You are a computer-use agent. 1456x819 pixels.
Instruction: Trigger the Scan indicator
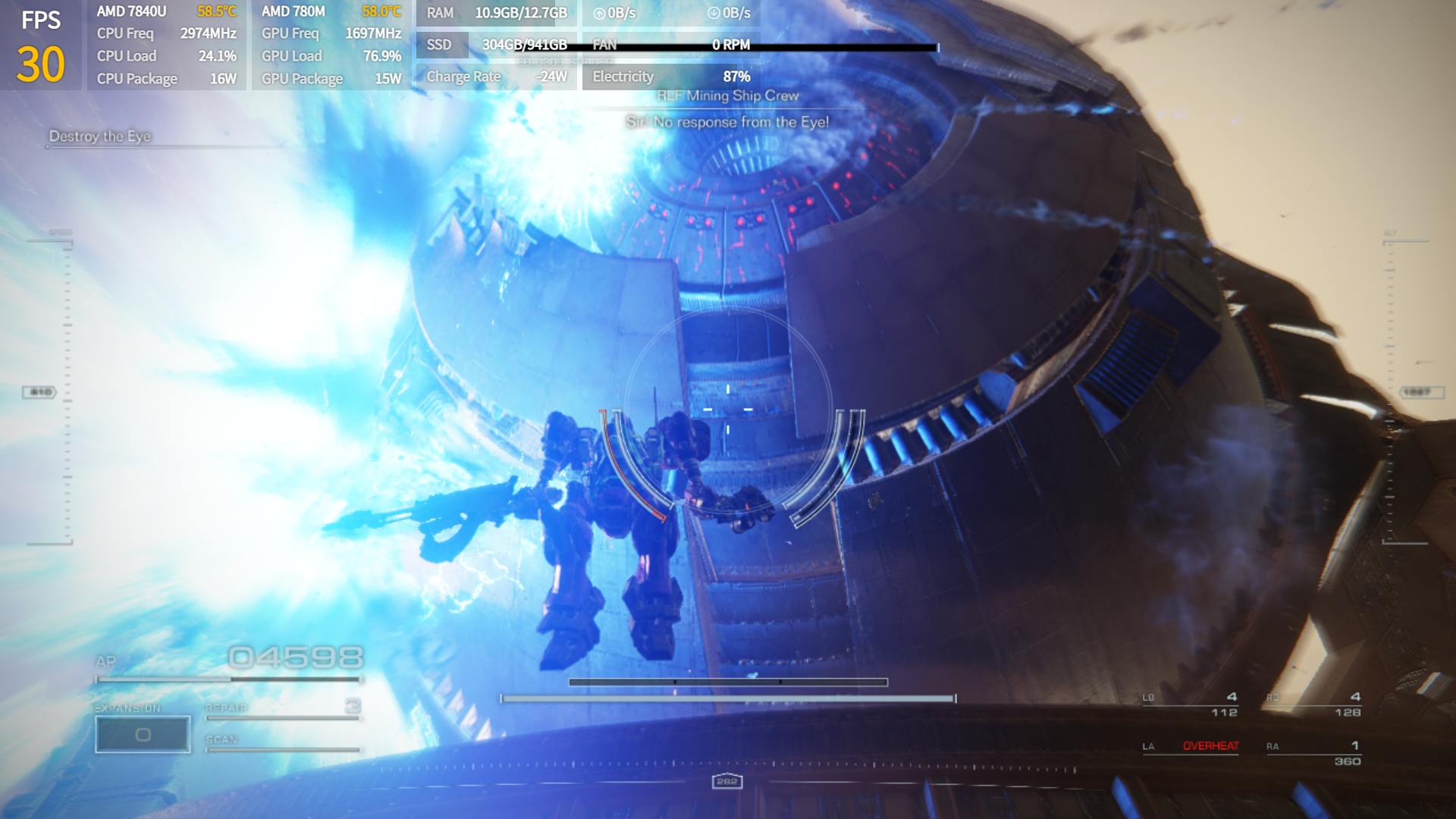(282, 742)
